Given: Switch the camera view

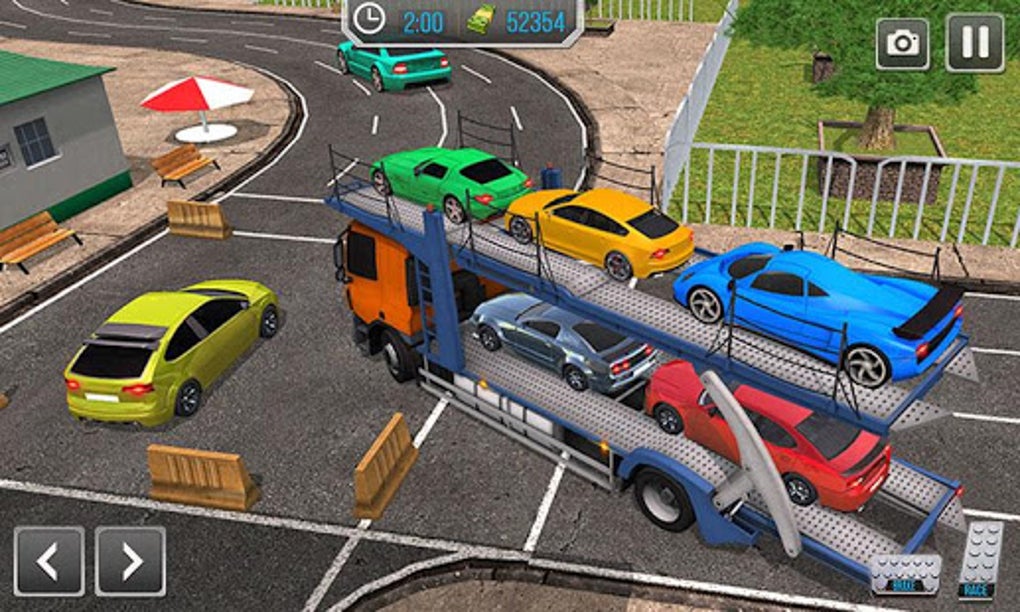Looking at the screenshot, I should click(x=902, y=43).
